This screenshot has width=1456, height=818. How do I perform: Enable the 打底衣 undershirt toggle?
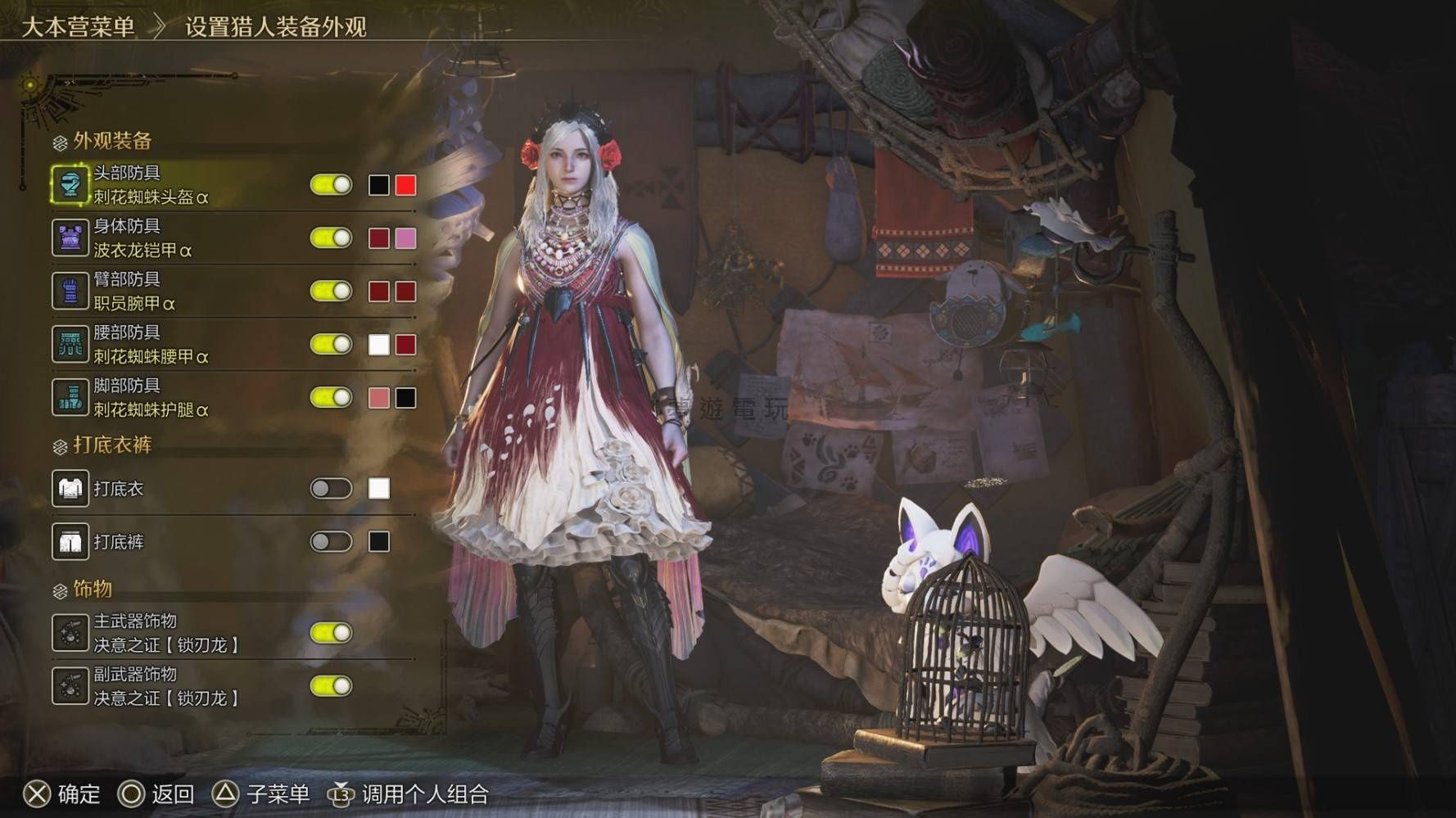[331, 489]
